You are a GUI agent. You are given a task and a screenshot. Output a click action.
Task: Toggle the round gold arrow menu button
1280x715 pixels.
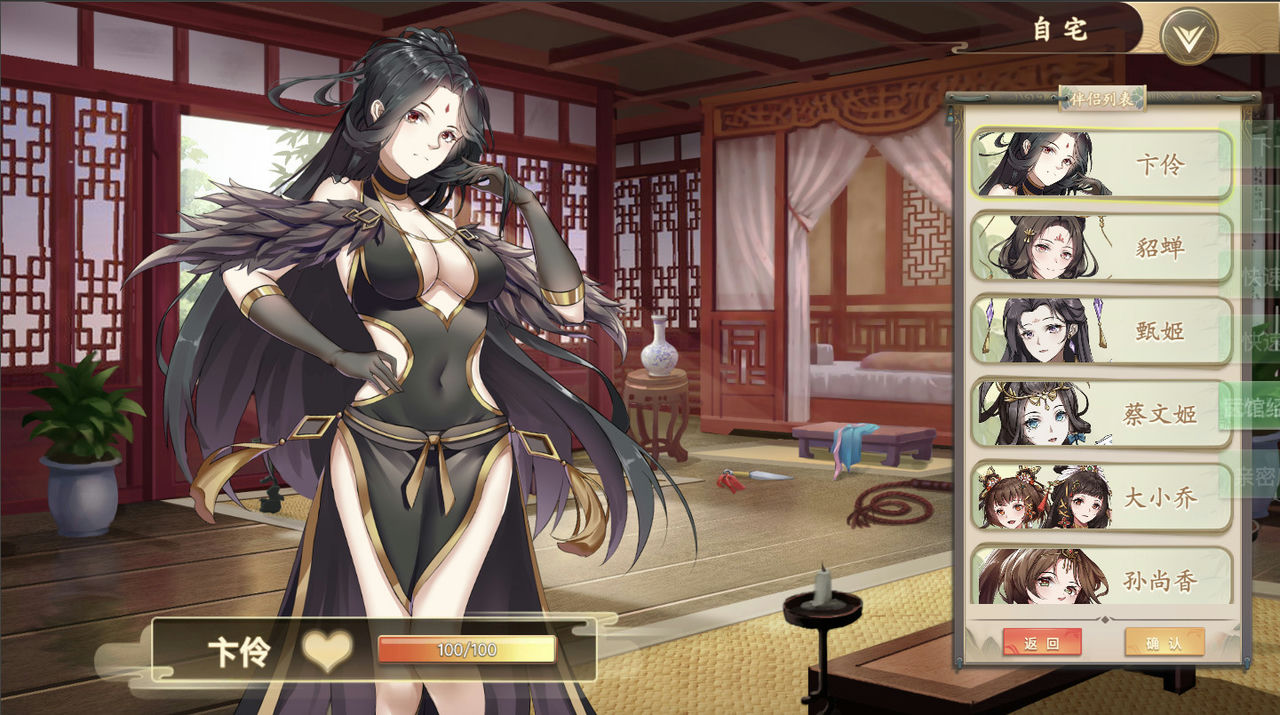pos(1188,36)
